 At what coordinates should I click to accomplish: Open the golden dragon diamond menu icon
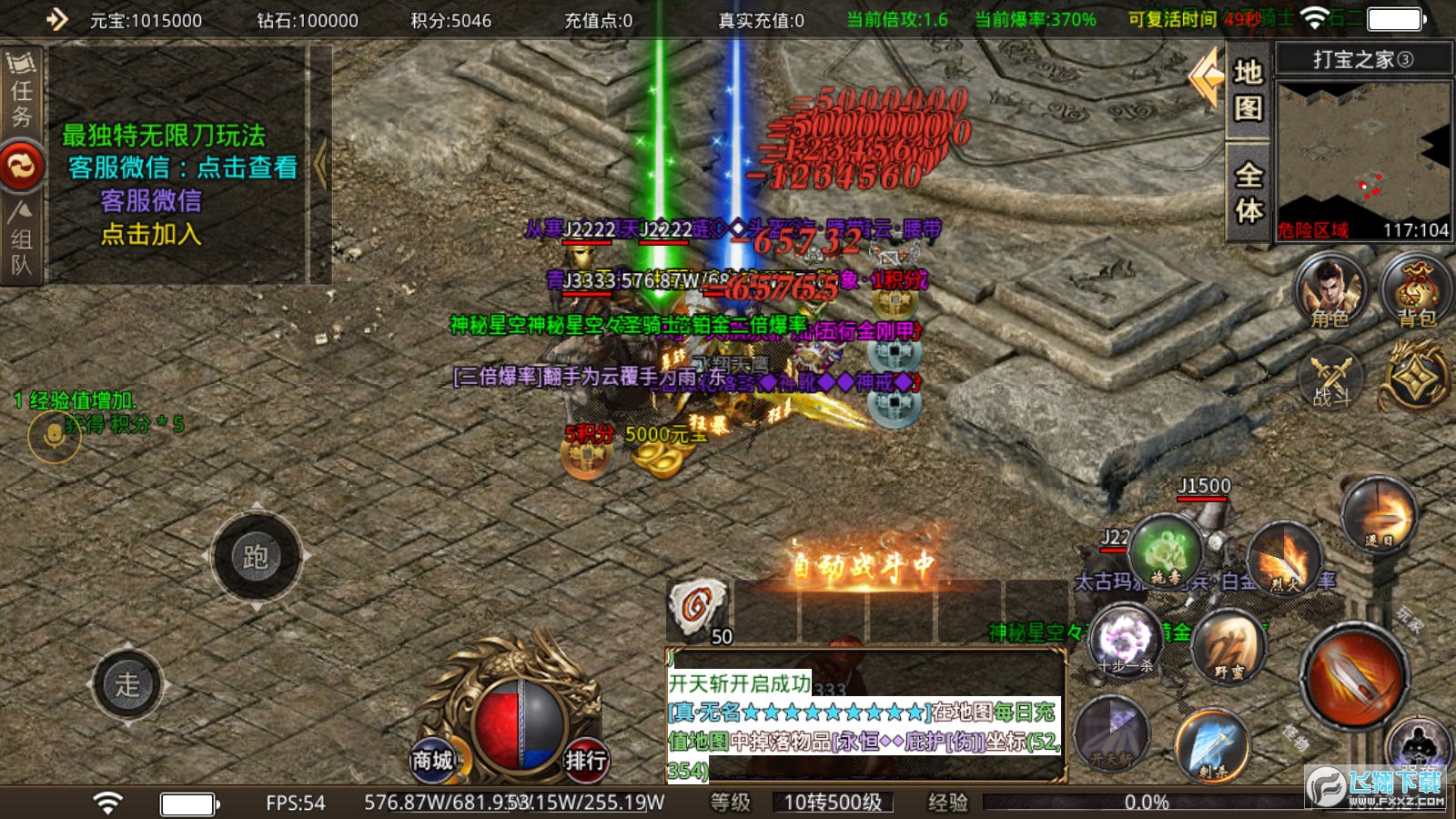[x=1414, y=377]
